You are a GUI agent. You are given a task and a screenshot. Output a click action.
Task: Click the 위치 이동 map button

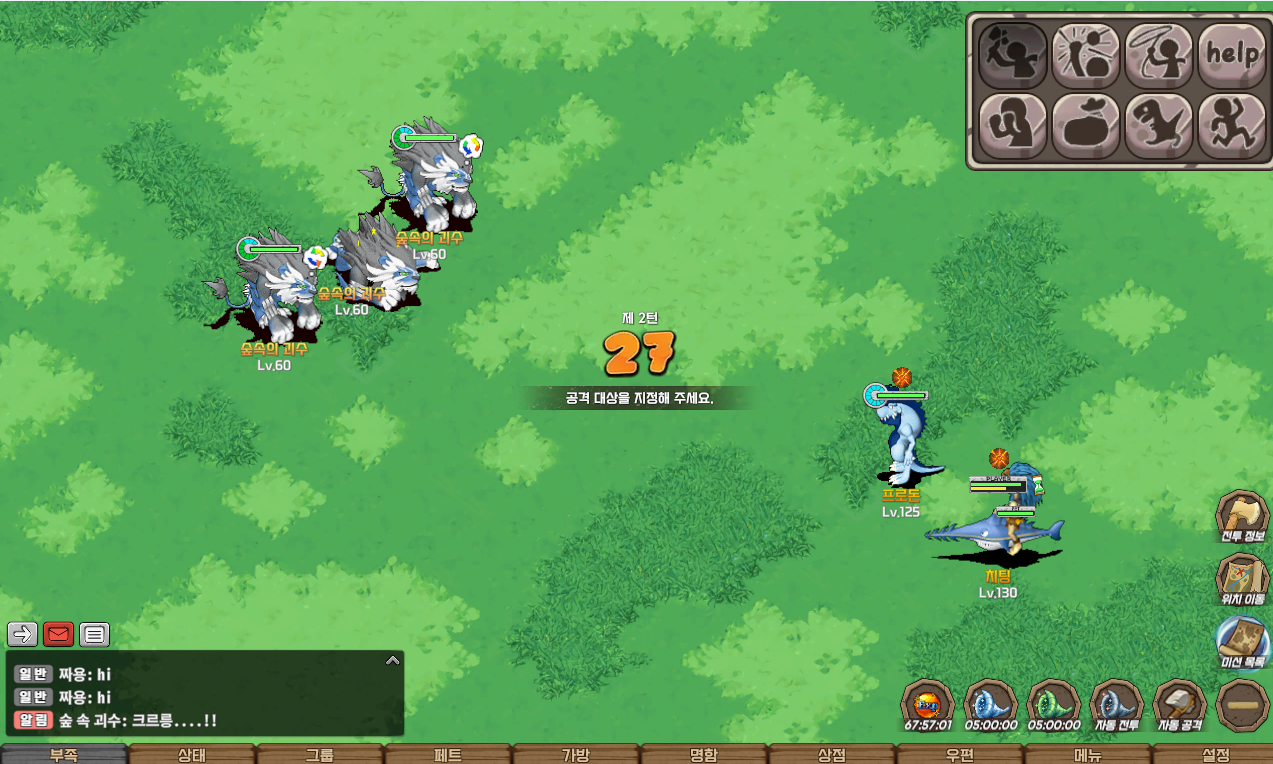tap(1242, 580)
